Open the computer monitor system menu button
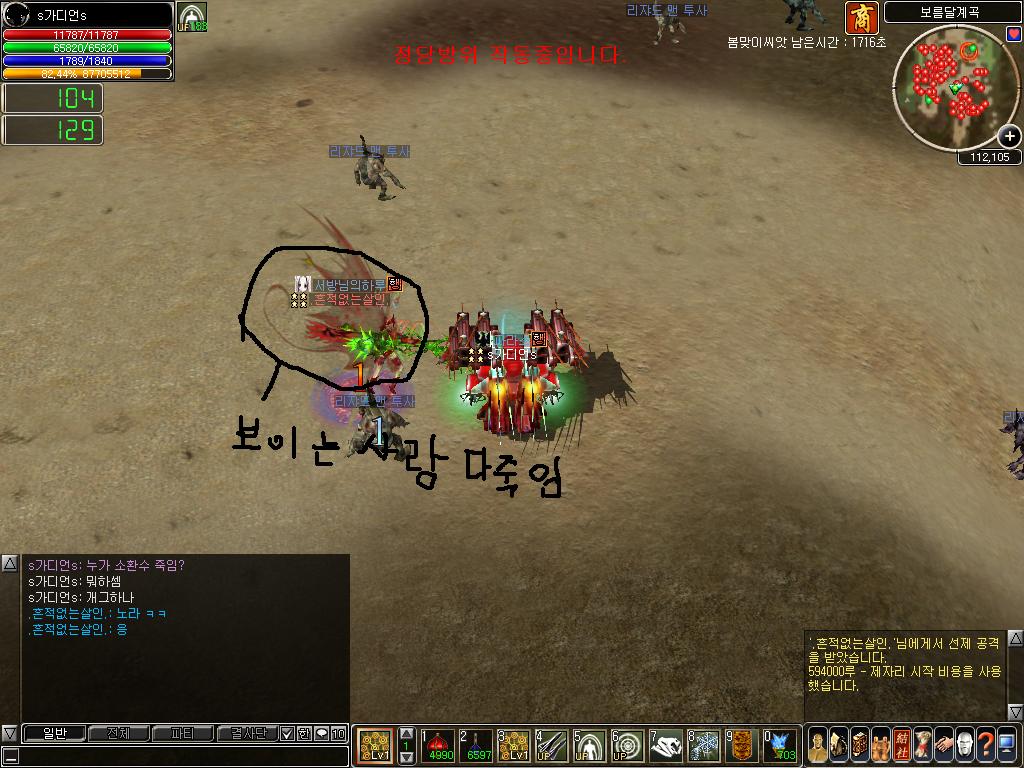This screenshot has width=1024, height=768. [x=1006, y=745]
